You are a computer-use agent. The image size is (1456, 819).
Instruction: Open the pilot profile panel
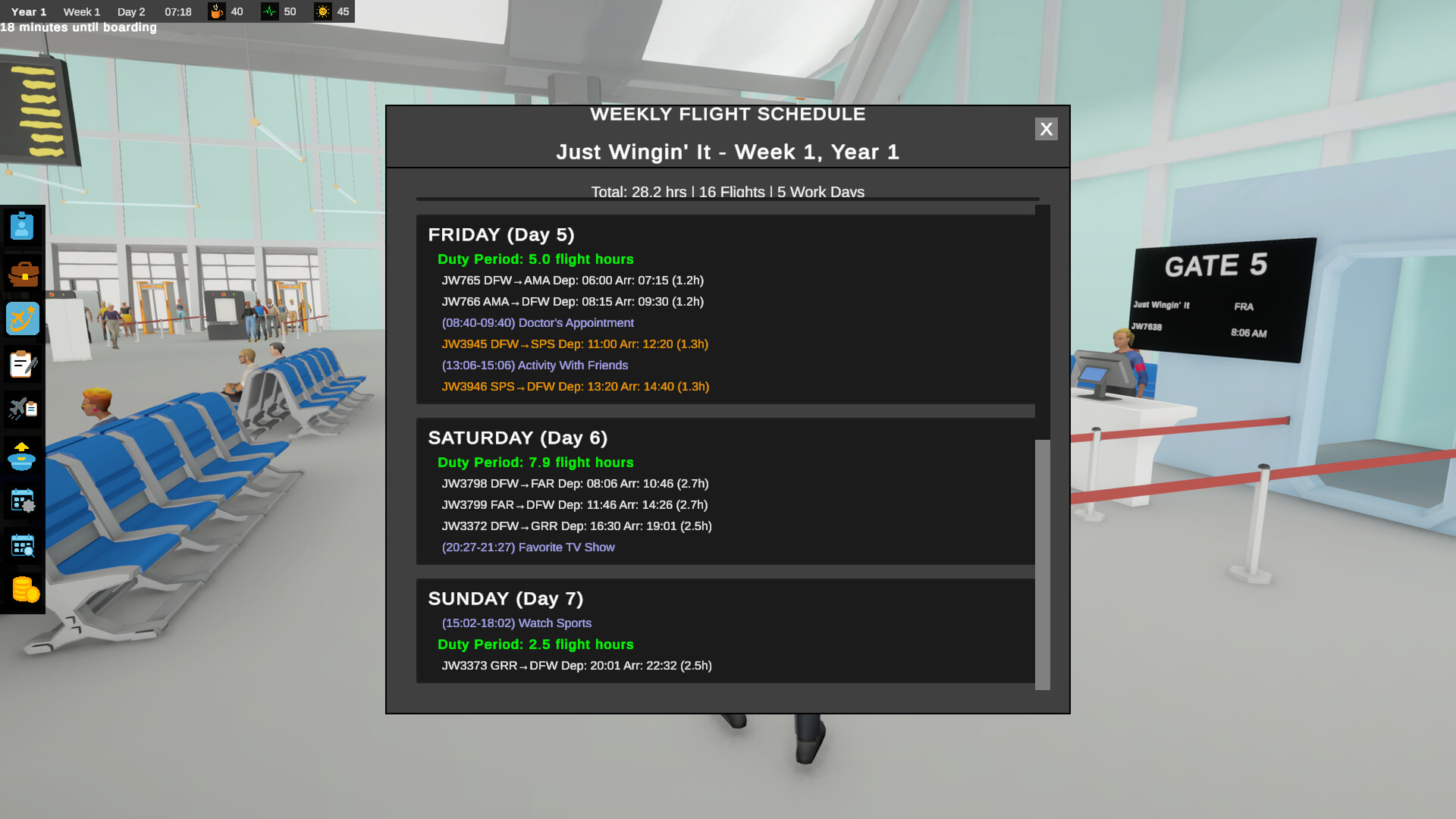click(x=22, y=227)
